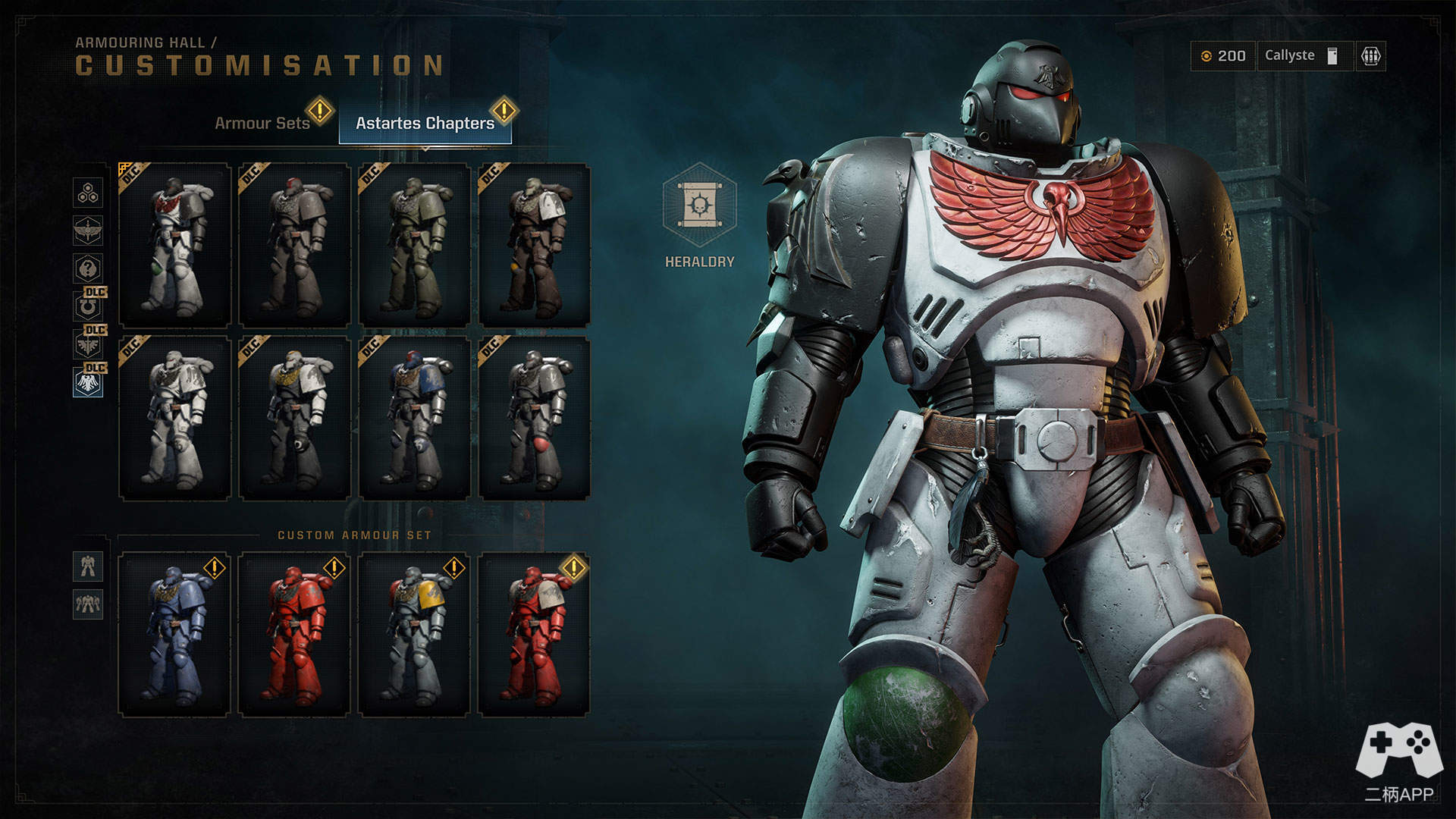Pick the grey armour with red kneepad
Viewport: 1456px width, 819px height.
(534, 418)
